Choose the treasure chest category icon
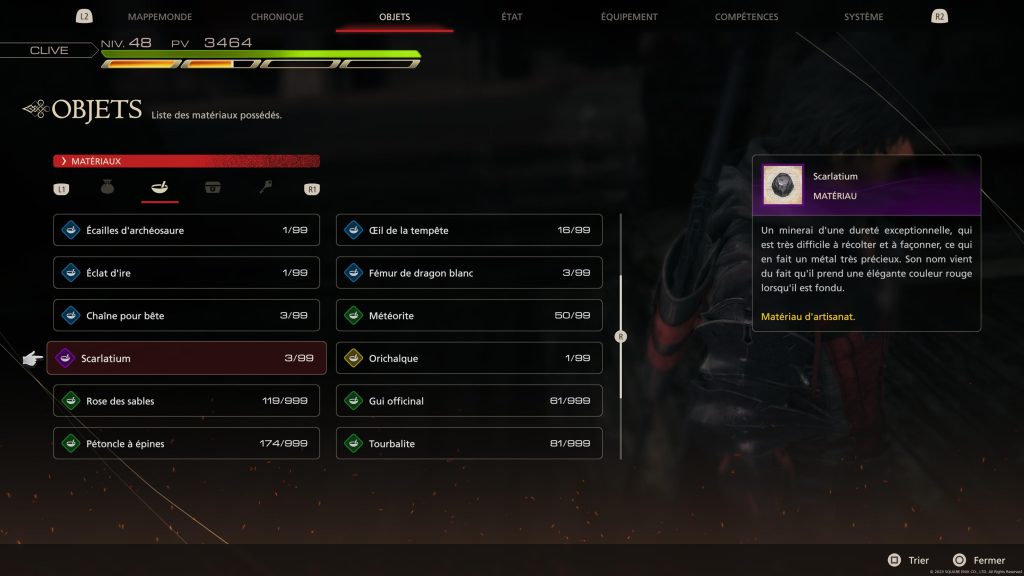 [212, 187]
